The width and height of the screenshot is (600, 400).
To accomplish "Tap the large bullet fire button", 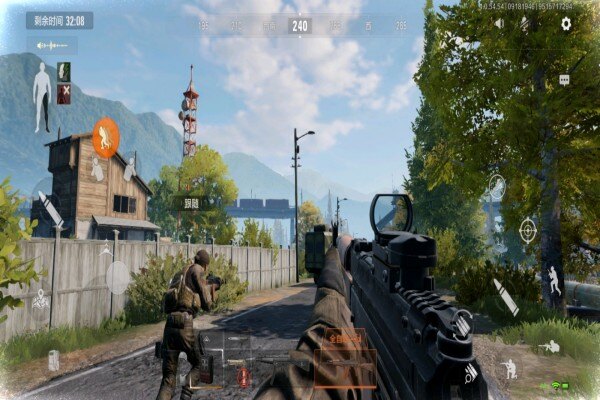I will [x=504, y=297].
